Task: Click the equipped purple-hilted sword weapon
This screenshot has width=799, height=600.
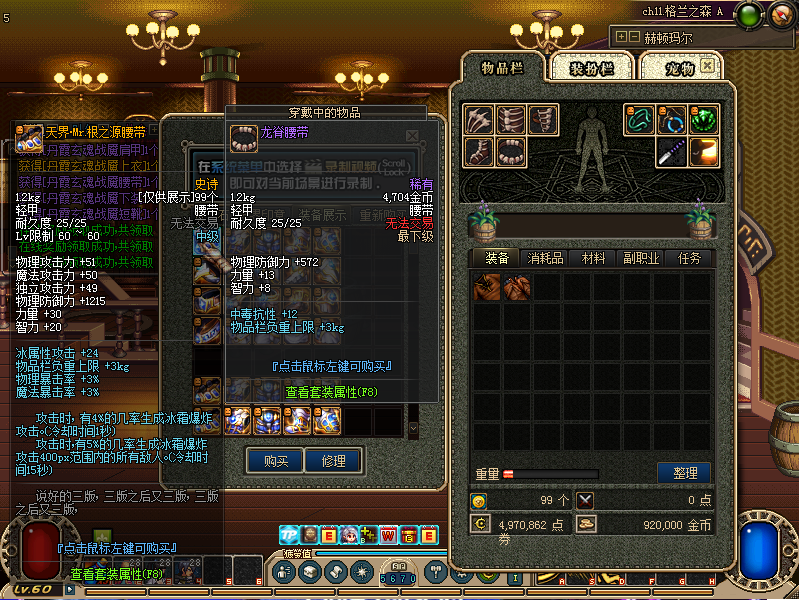Action: [673, 152]
